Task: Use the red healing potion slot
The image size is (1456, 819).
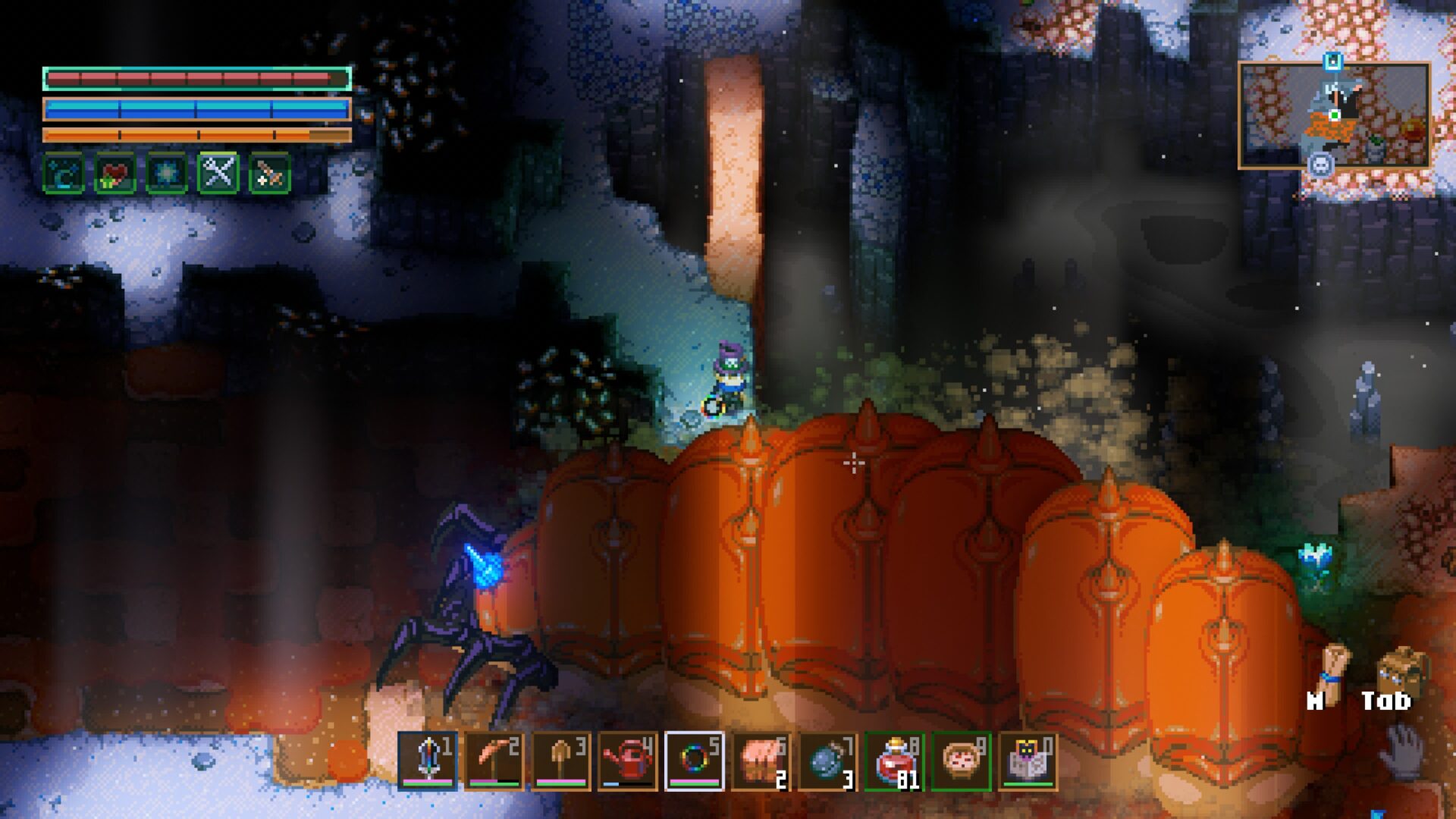Action: coord(894,761)
